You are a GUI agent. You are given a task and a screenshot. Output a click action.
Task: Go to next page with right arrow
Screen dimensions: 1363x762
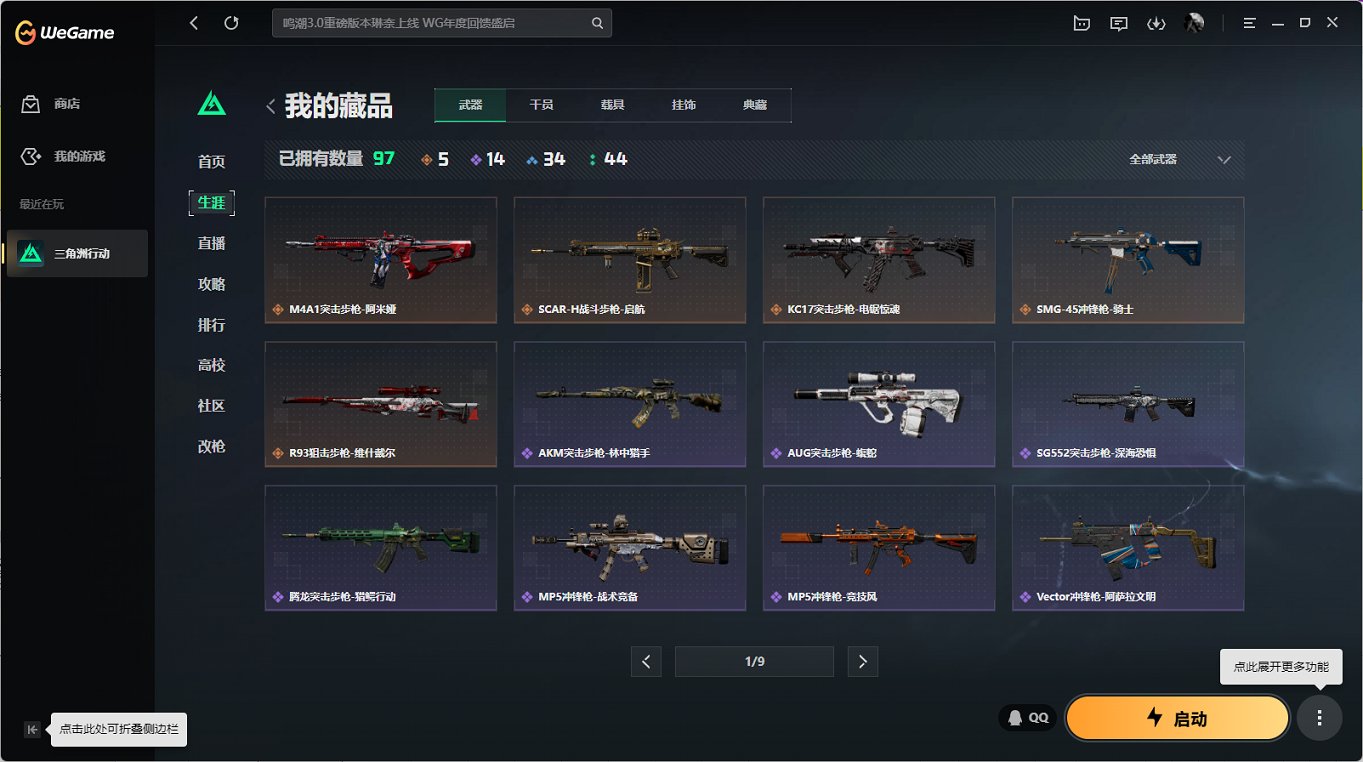pos(862,661)
